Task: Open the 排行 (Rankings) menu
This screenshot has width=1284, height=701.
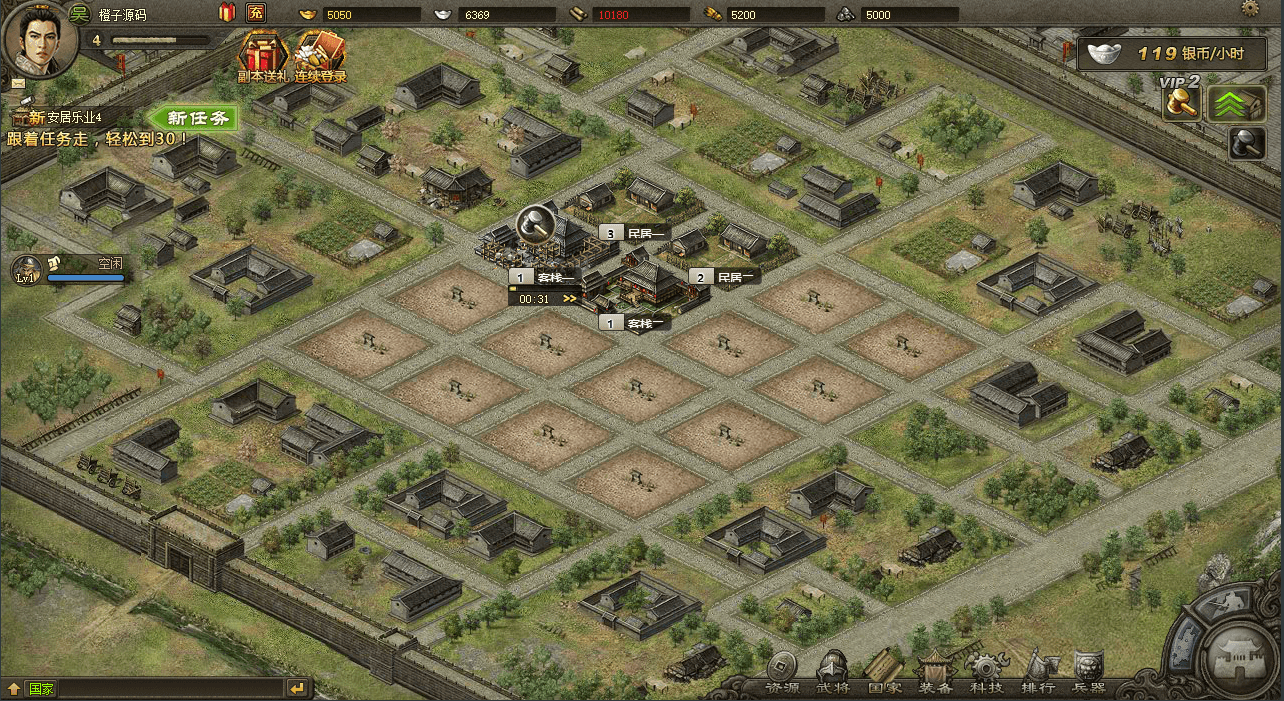Action: (1038, 672)
